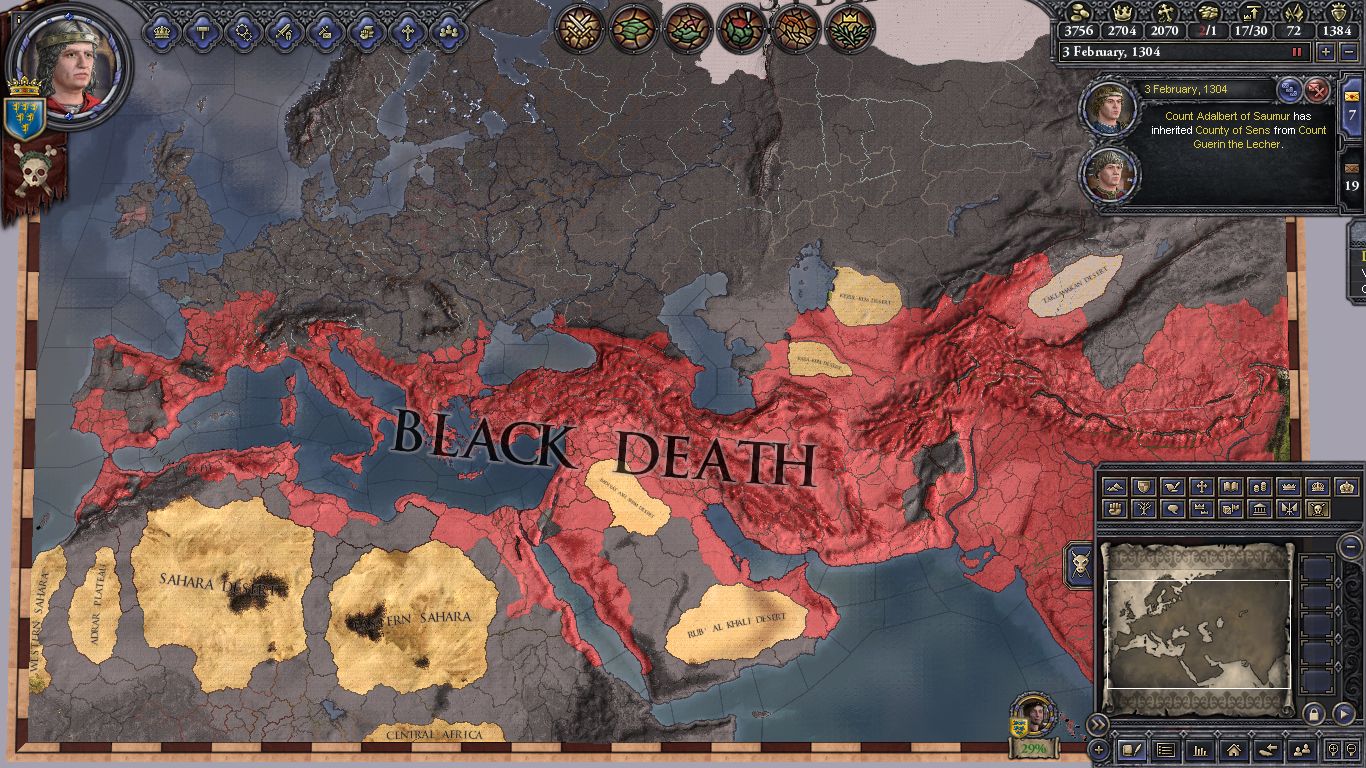The image size is (1366, 768).
Task: Open the religion screen from top toolbar
Action: coord(408,30)
